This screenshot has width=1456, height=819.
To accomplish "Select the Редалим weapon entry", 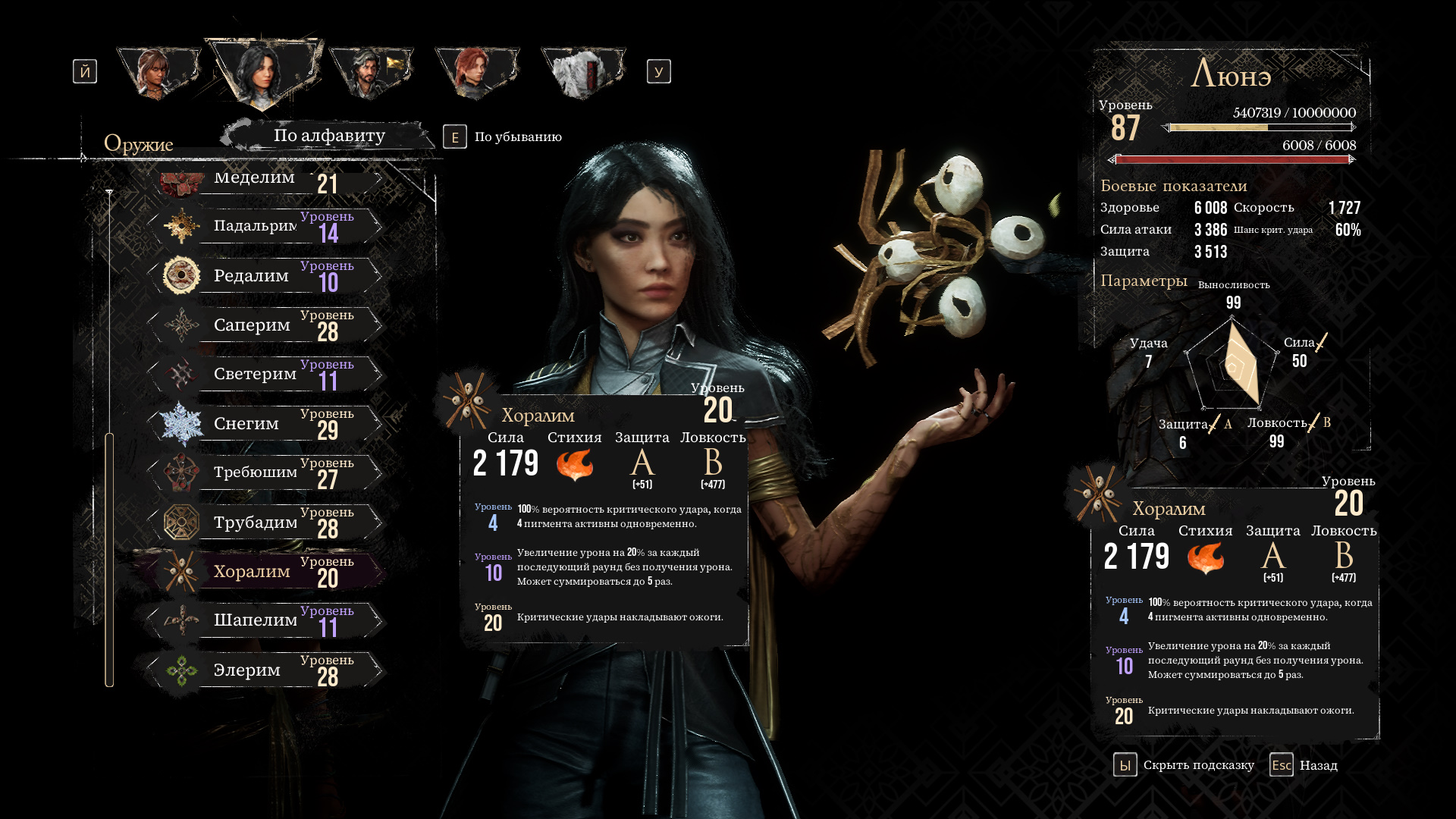I will [258, 275].
